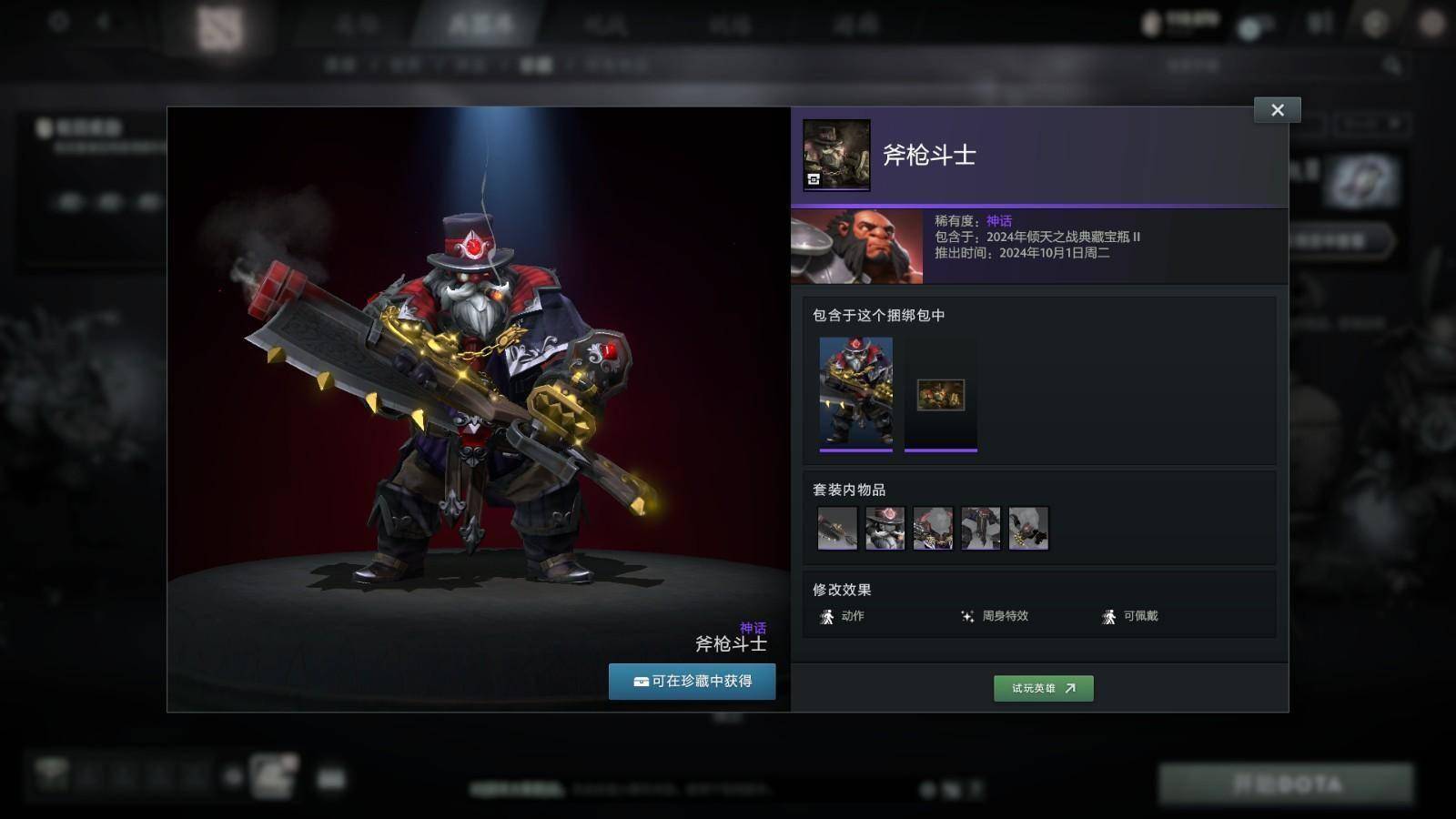This screenshot has width=1456, height=819.
Task: Select the full hero set bundle thumbnail
Action: coord(855,392)
